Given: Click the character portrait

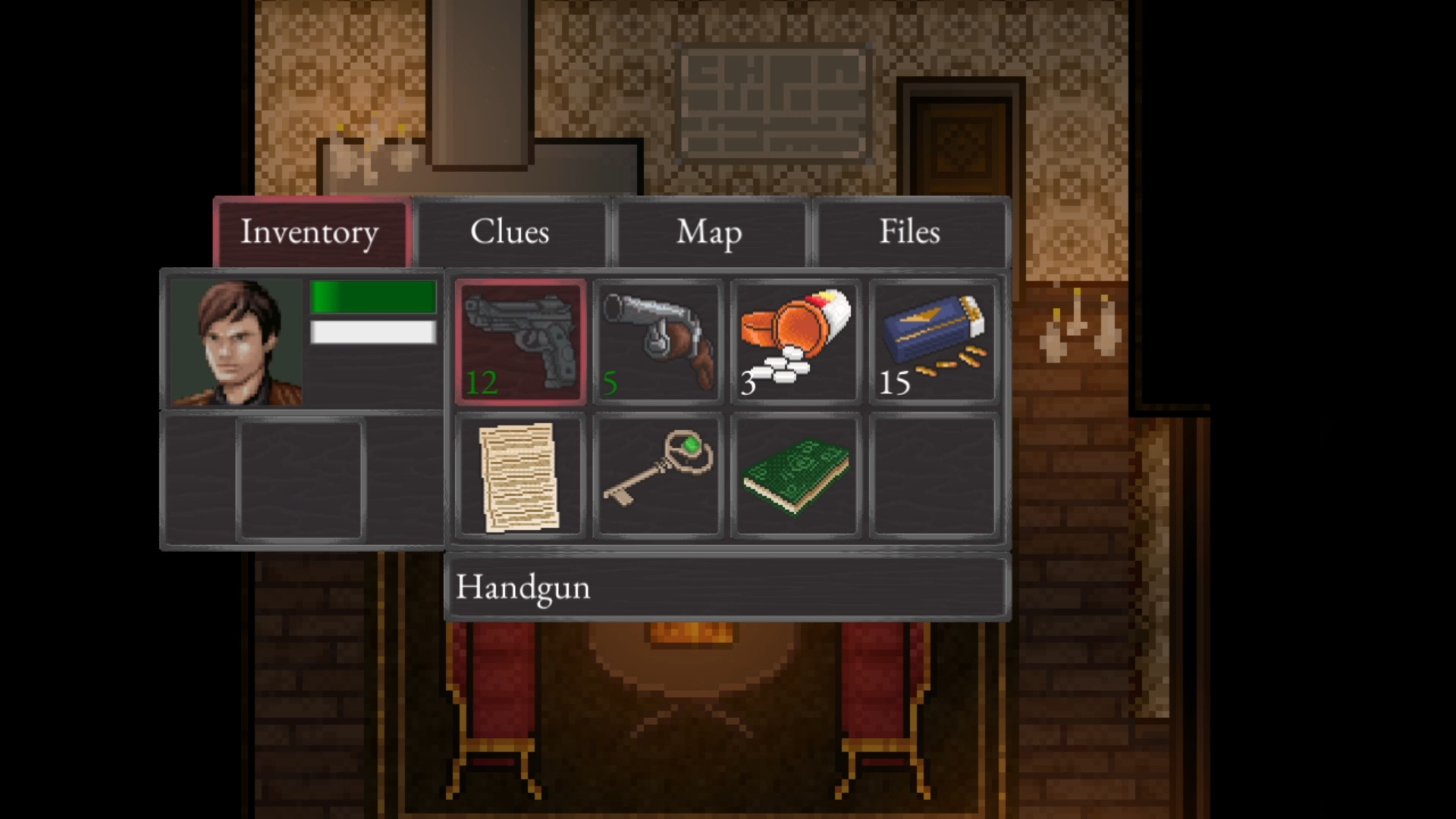Looking at the screenshot, I should [x=236, y=341].
